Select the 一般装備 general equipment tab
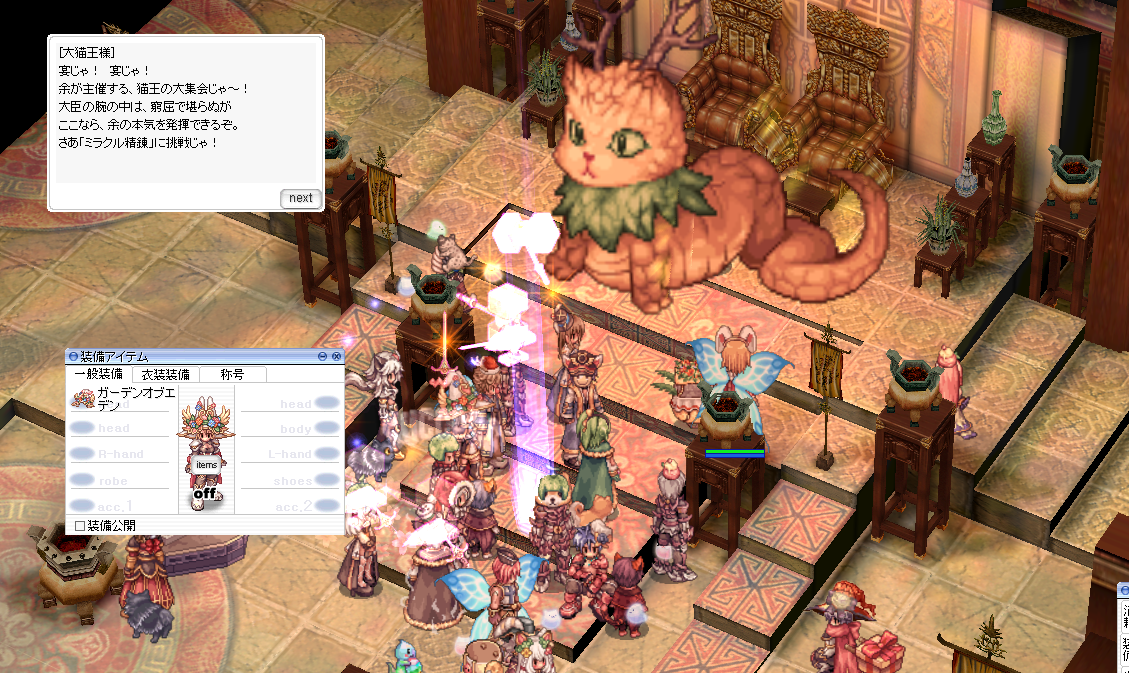Image resolution: width=1129 pixels, height=673 pixels. [100, 374]
